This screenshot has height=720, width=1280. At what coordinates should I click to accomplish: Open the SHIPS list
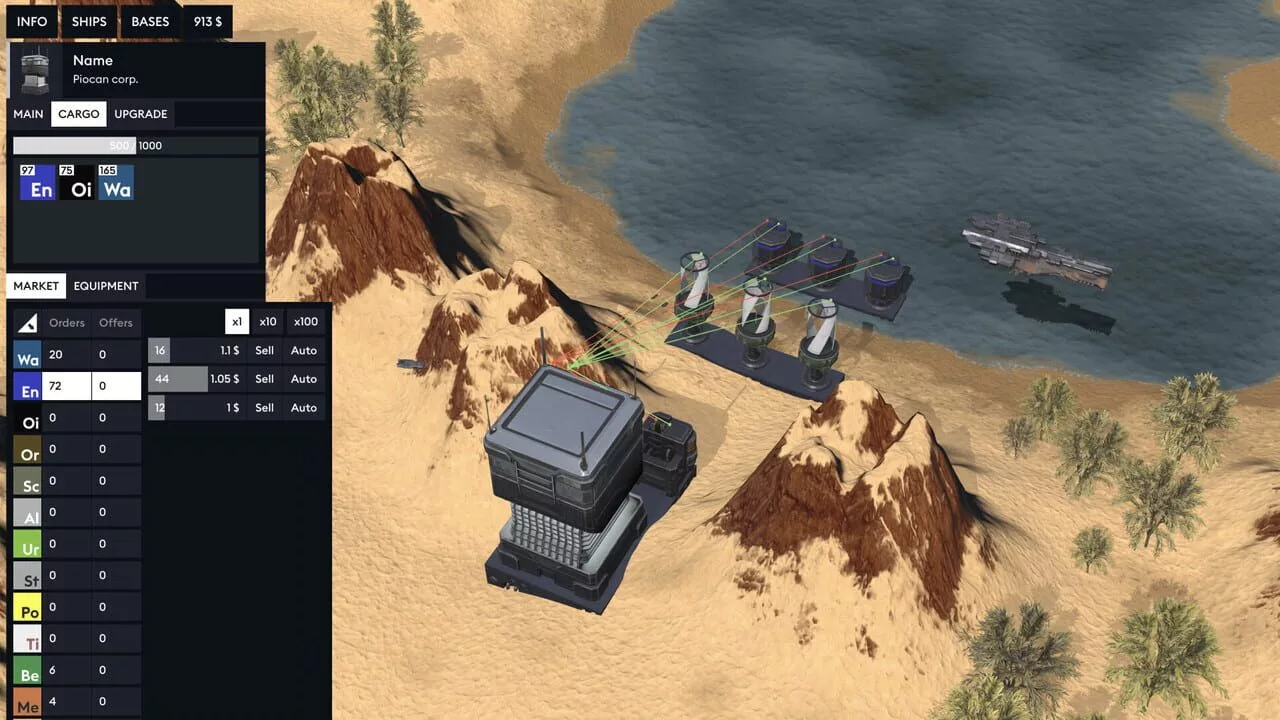point(89,21)
